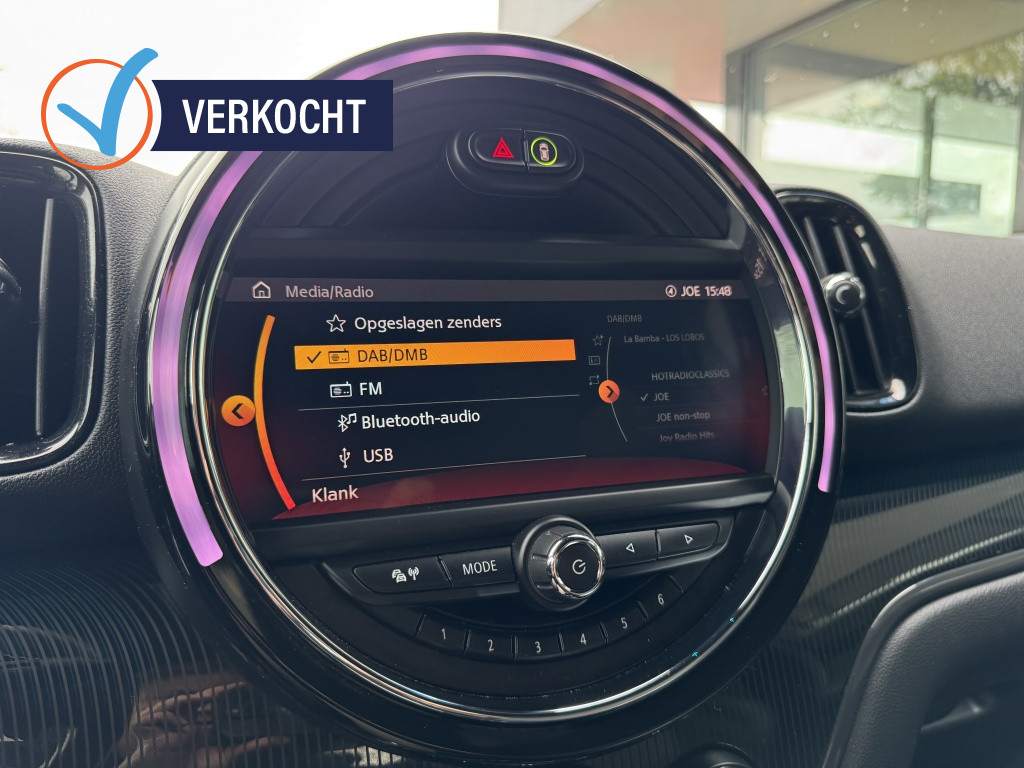Tune to the HOTRADIOCLASSICS station
The image size is (1024, 768).
pyautogui.click(x=691, y=375)
